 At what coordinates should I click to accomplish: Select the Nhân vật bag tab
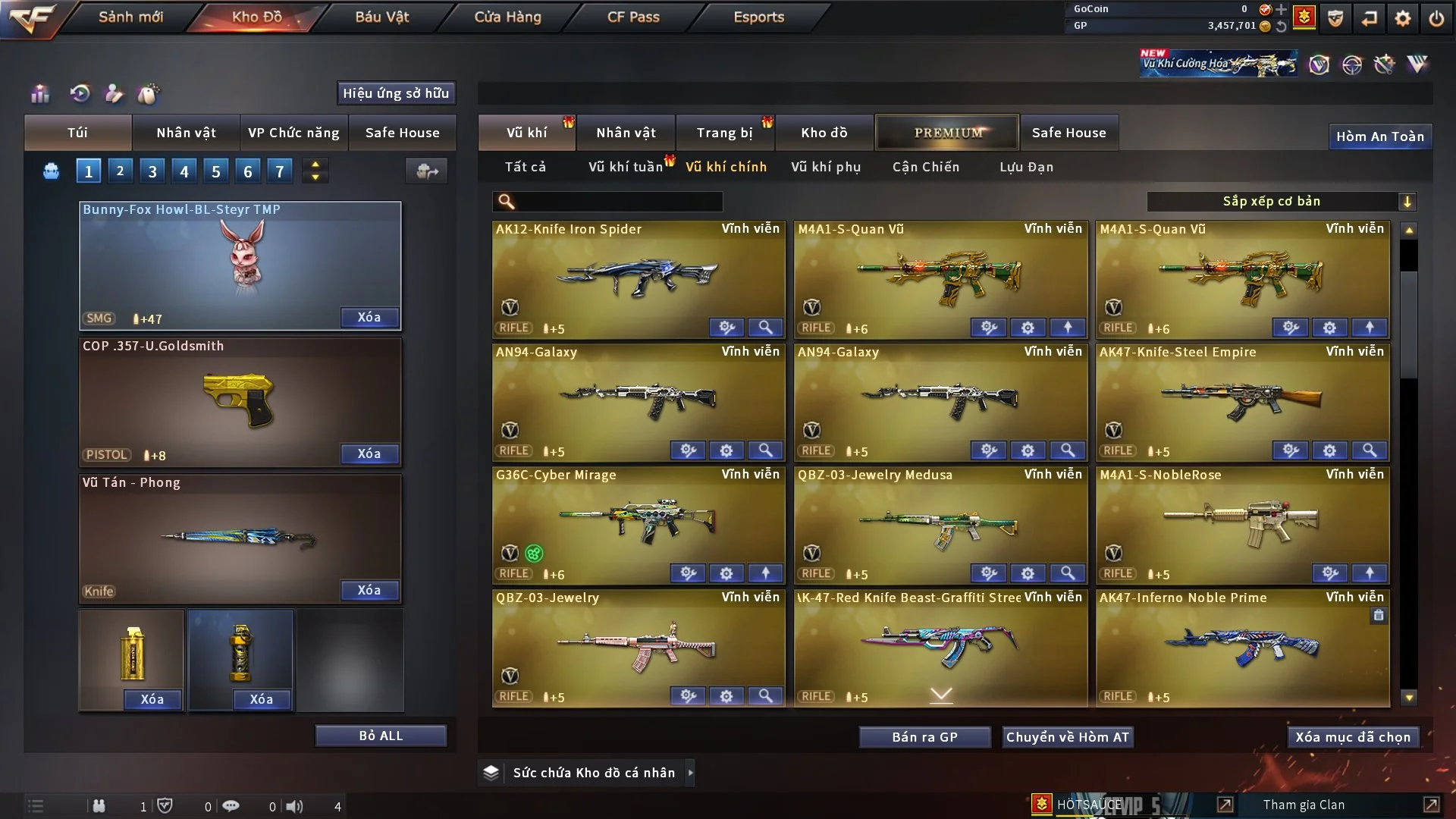[x=186, y=133]
